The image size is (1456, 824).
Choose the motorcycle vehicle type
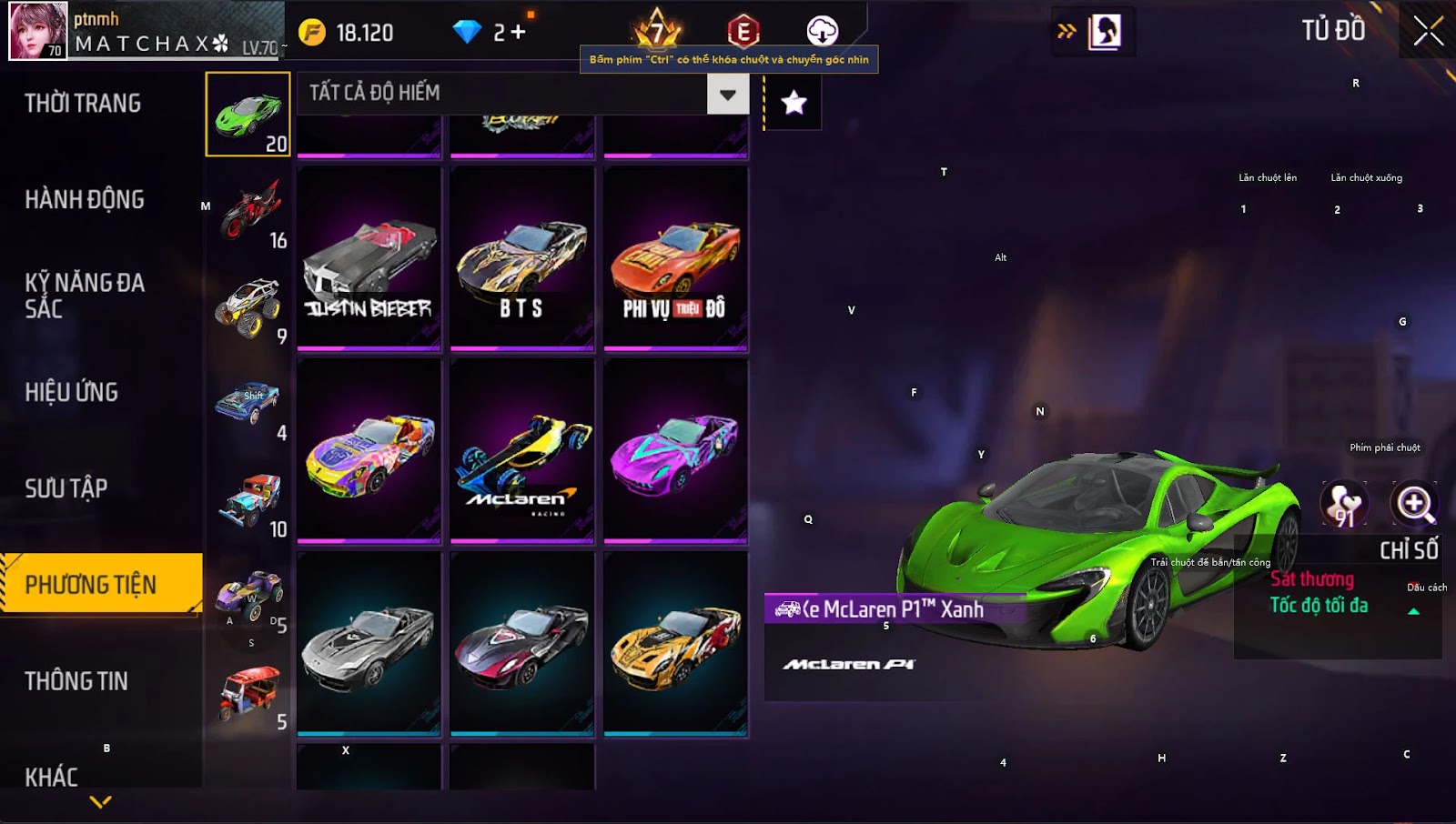(x=248, y=211)
